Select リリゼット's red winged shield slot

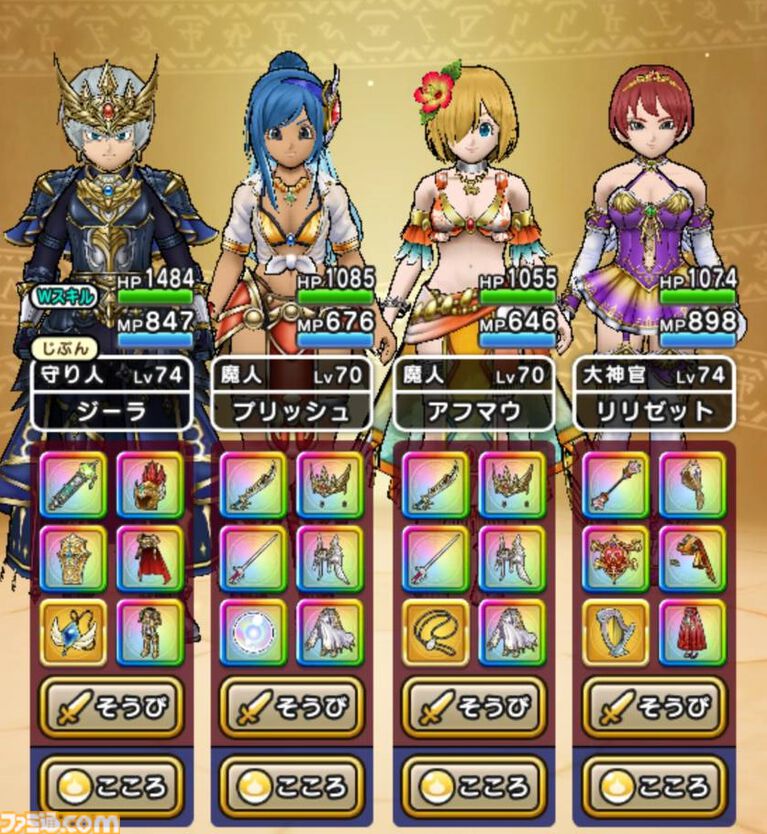[x=617, y=559]
